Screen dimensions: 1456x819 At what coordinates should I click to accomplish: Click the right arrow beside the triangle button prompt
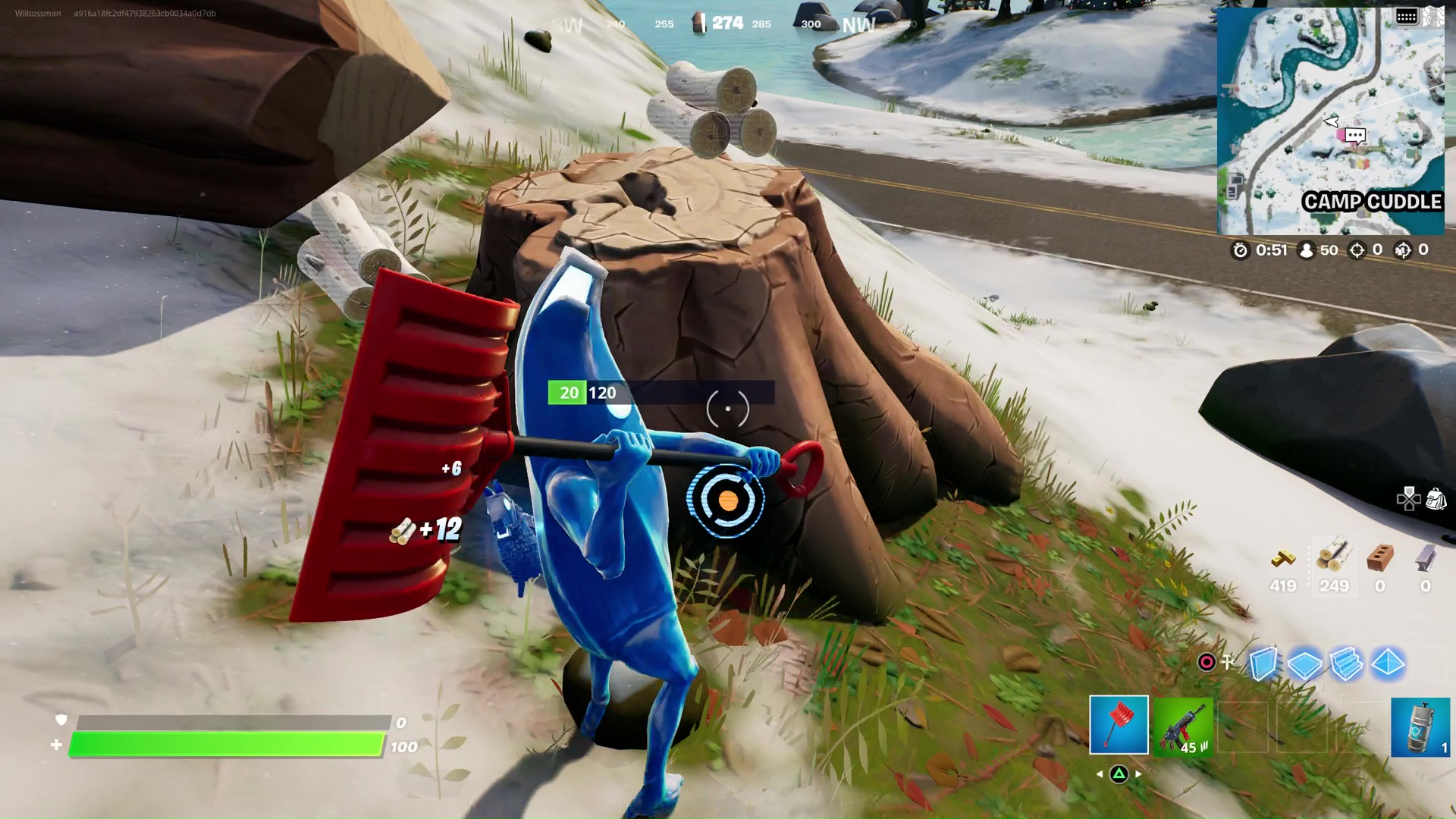[1137, 773]
